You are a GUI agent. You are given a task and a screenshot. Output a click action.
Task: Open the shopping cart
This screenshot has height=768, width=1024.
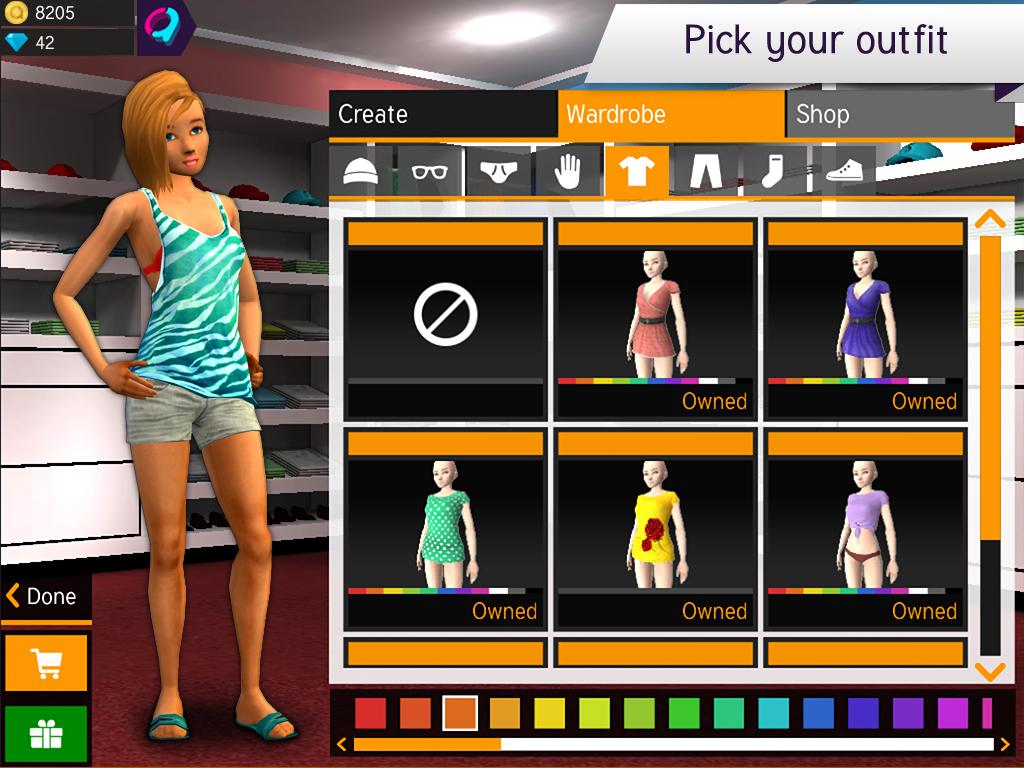tap(46, 663)
